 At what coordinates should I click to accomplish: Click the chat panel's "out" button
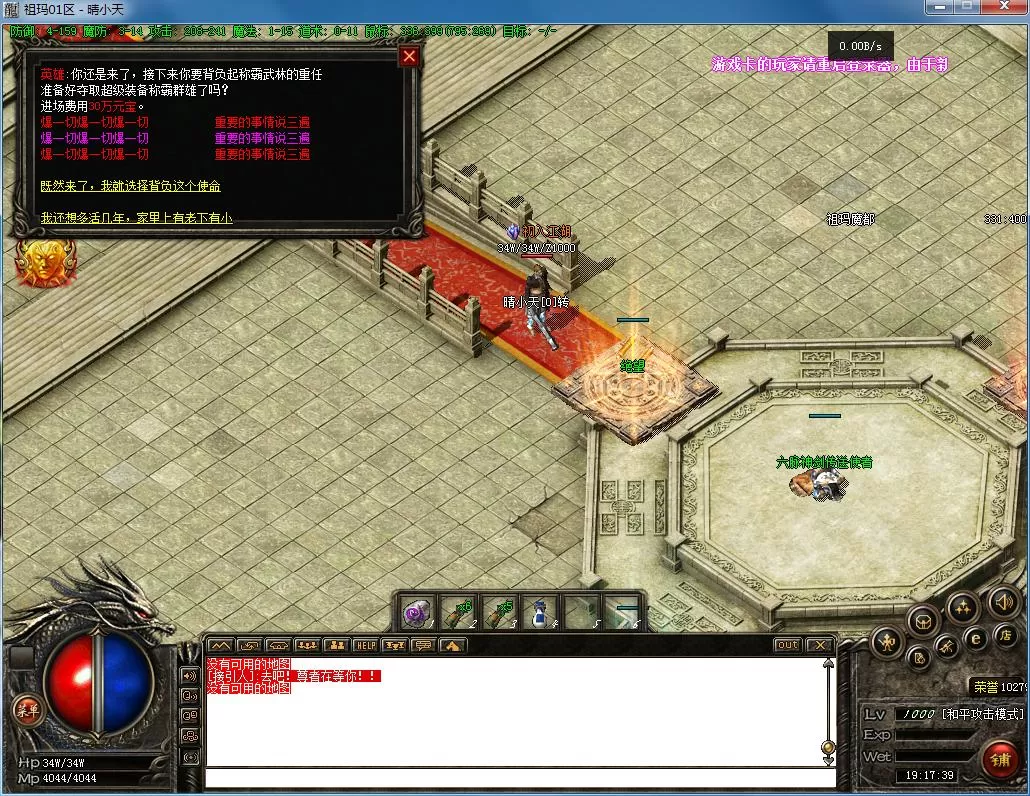pyautogui.click(x=788, y=645)
